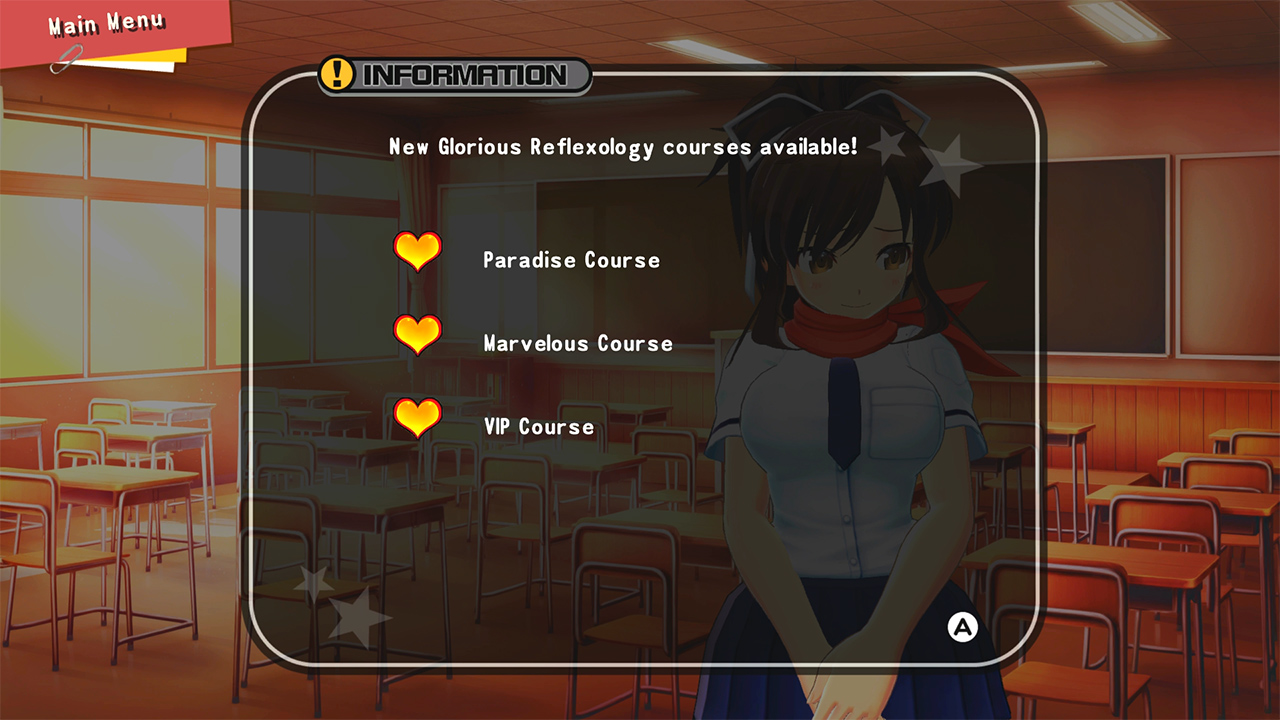
Task: Select the Paradise Course option
Action: click(570, 259)
